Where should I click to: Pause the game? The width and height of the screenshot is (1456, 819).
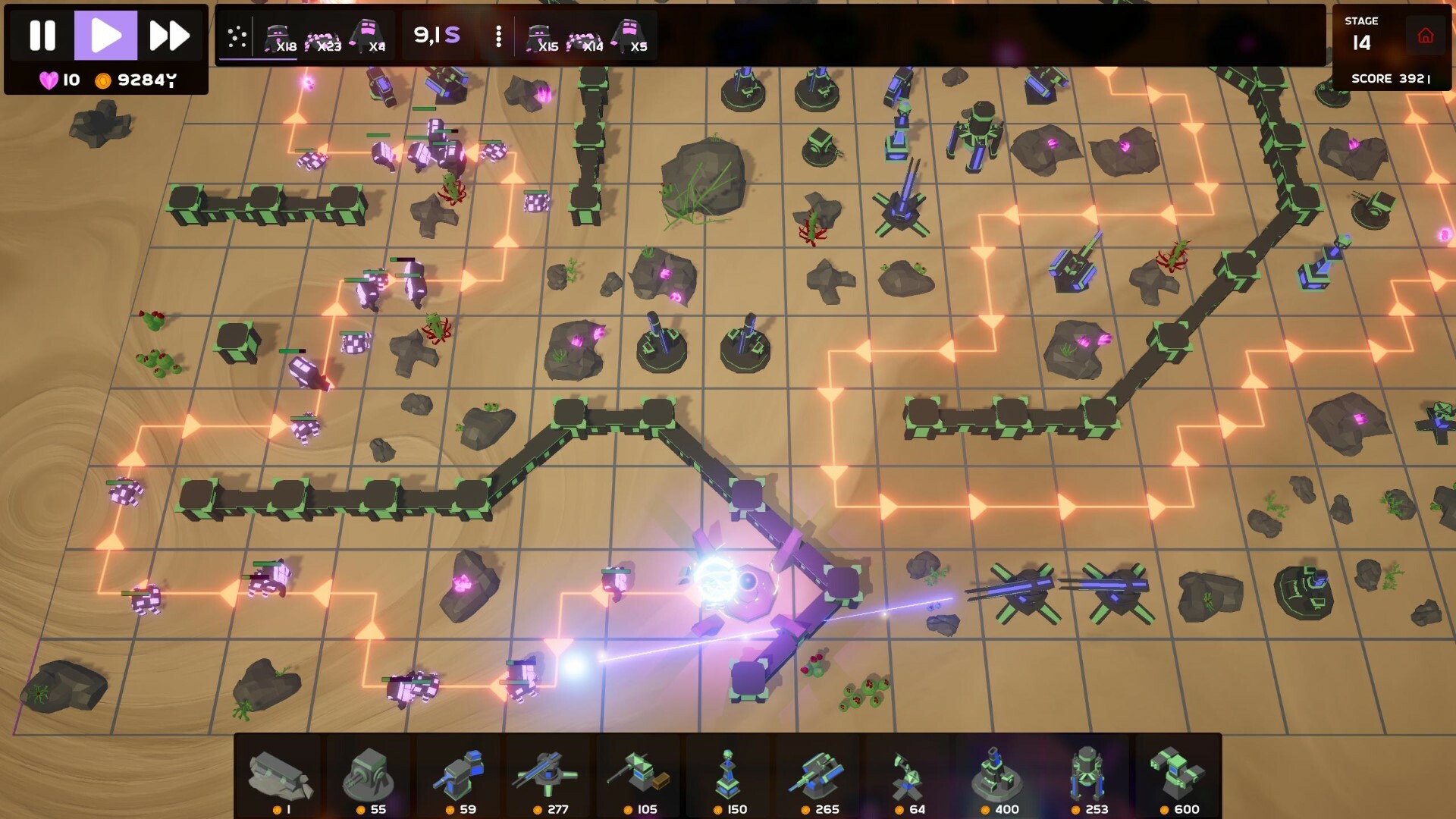[43, 33]
